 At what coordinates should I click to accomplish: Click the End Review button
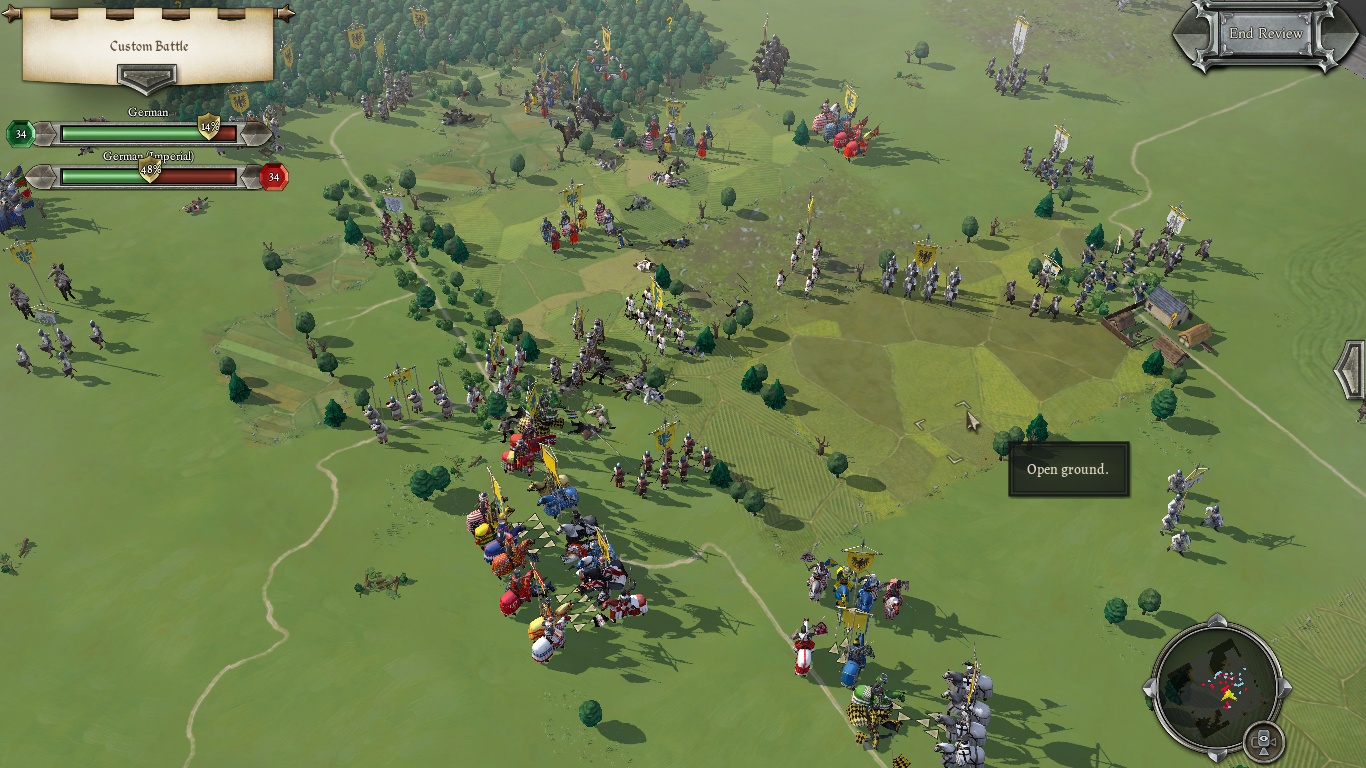(1265, 34)
